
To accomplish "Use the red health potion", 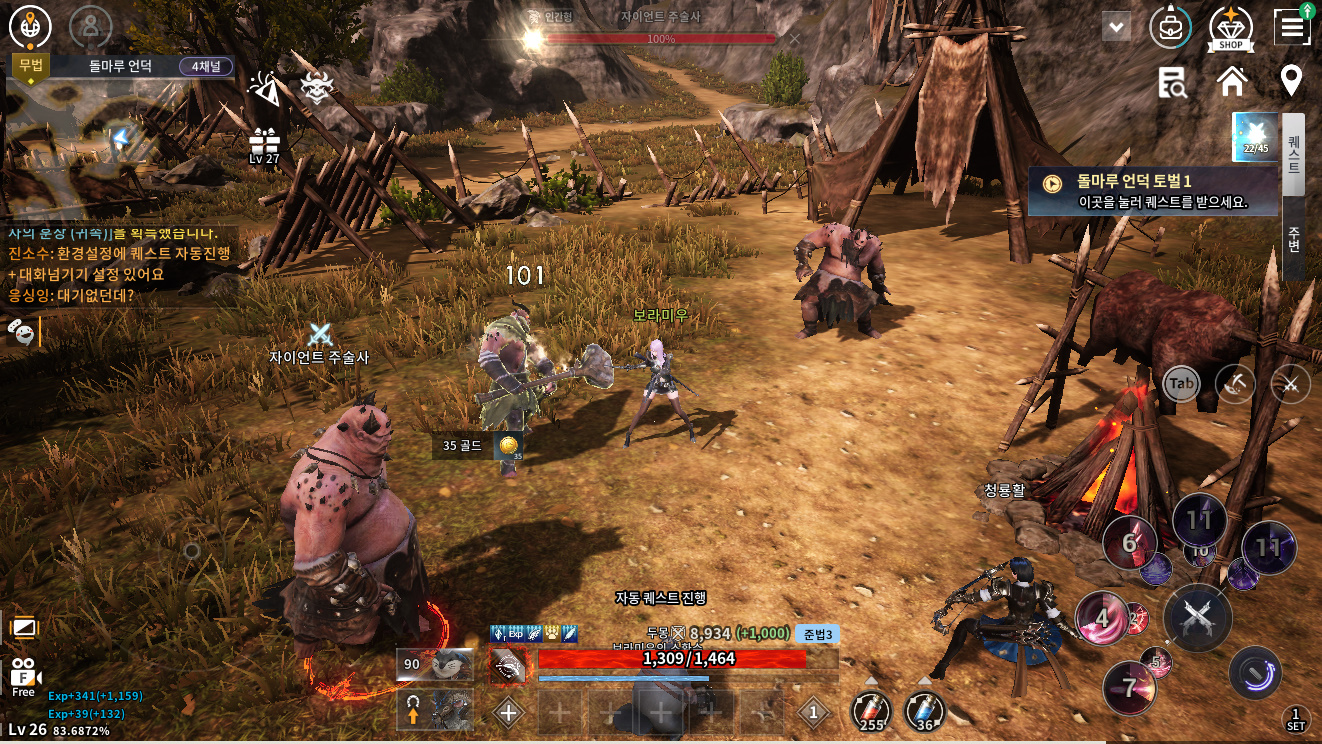I will point(871,712).
